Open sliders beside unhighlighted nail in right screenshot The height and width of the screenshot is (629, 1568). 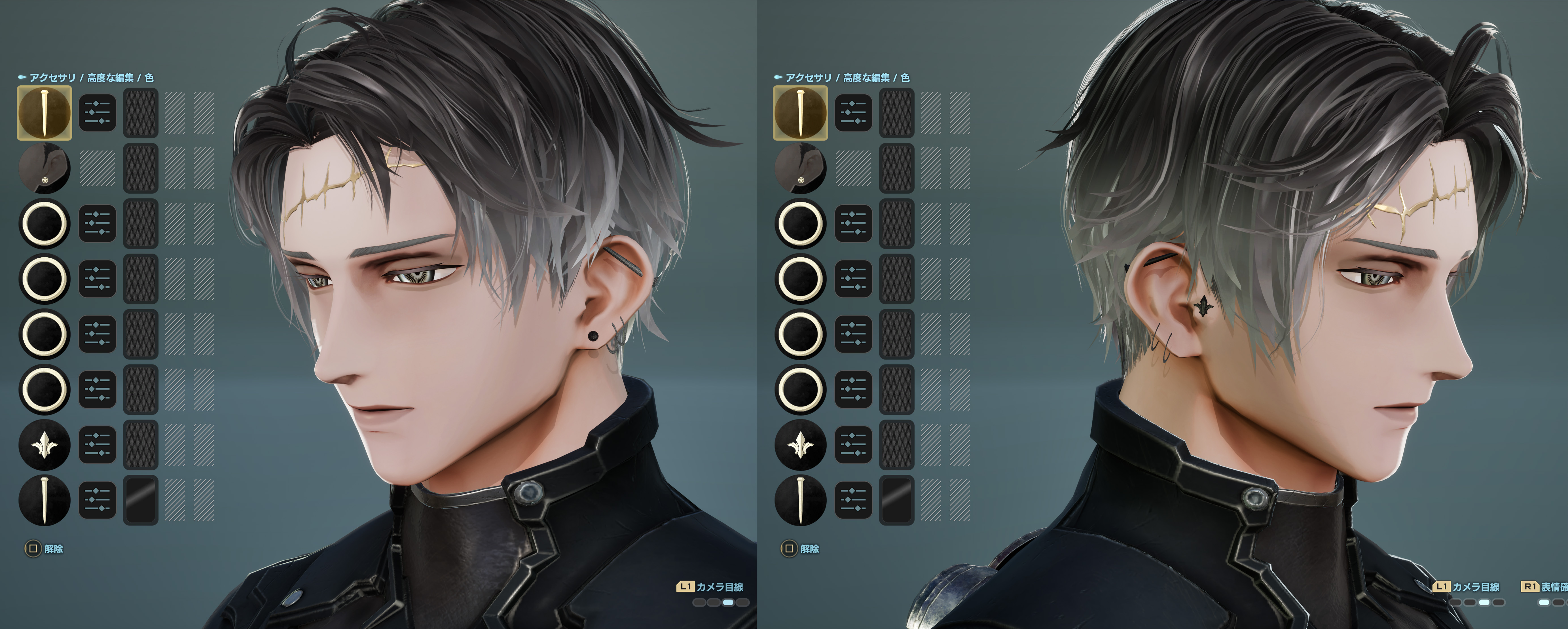[853, 501]
